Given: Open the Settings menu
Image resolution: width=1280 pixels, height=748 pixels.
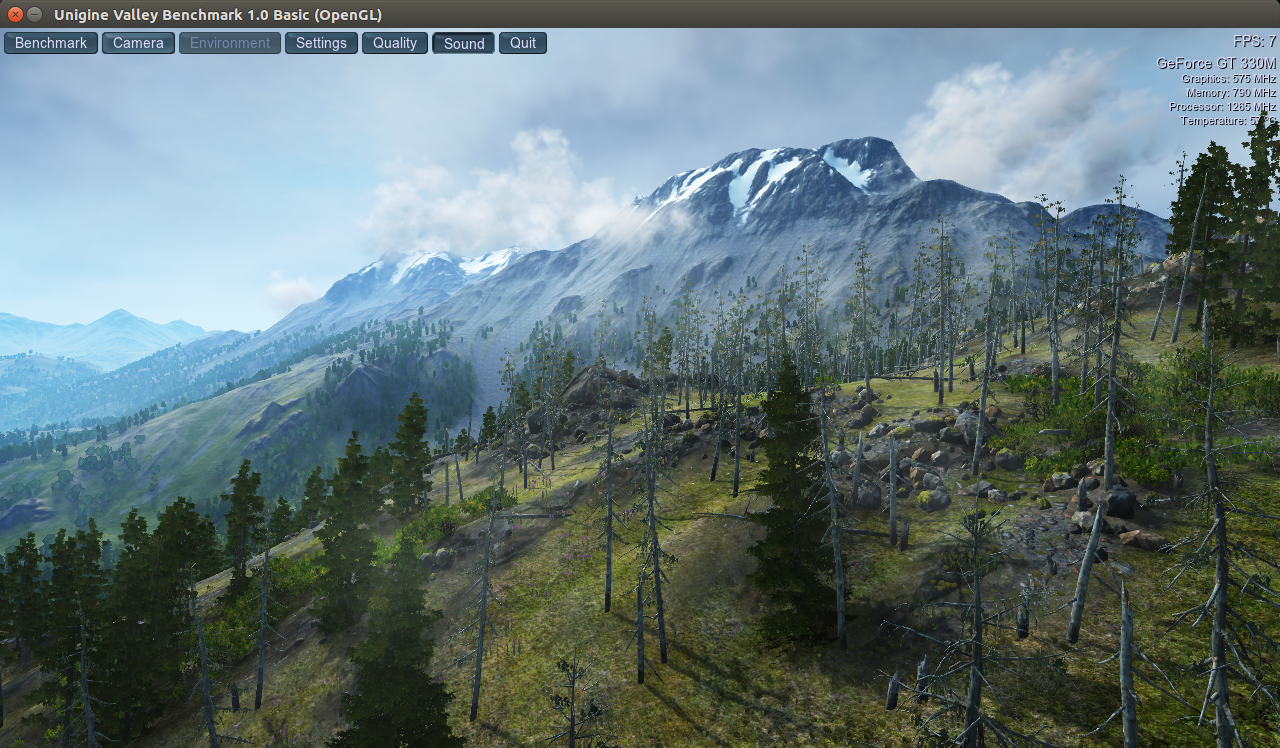Looking at the screenshot, I should (321, 43).
